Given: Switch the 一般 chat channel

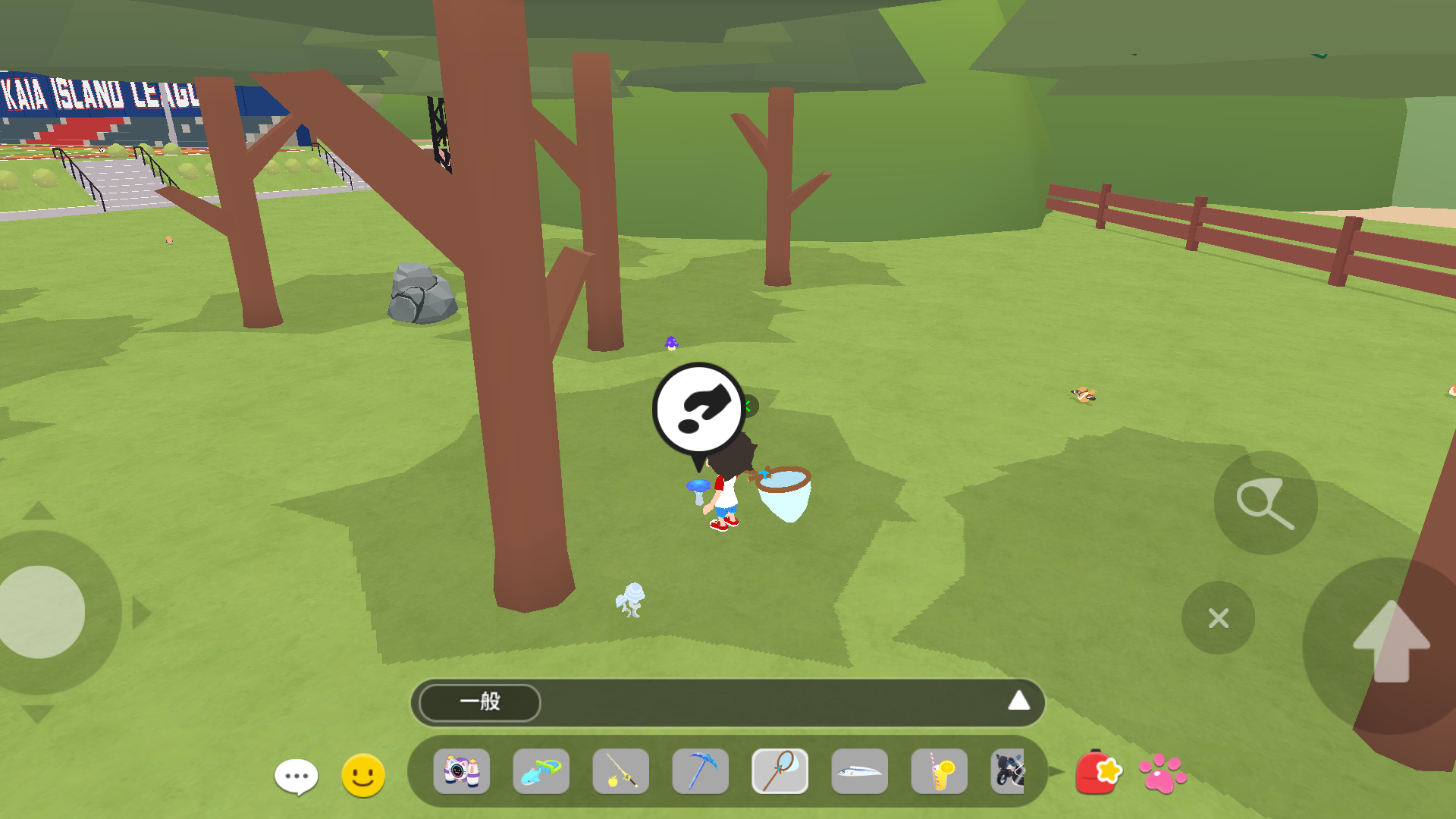Looking at the screenshot, I should click(x=480, y=702).
